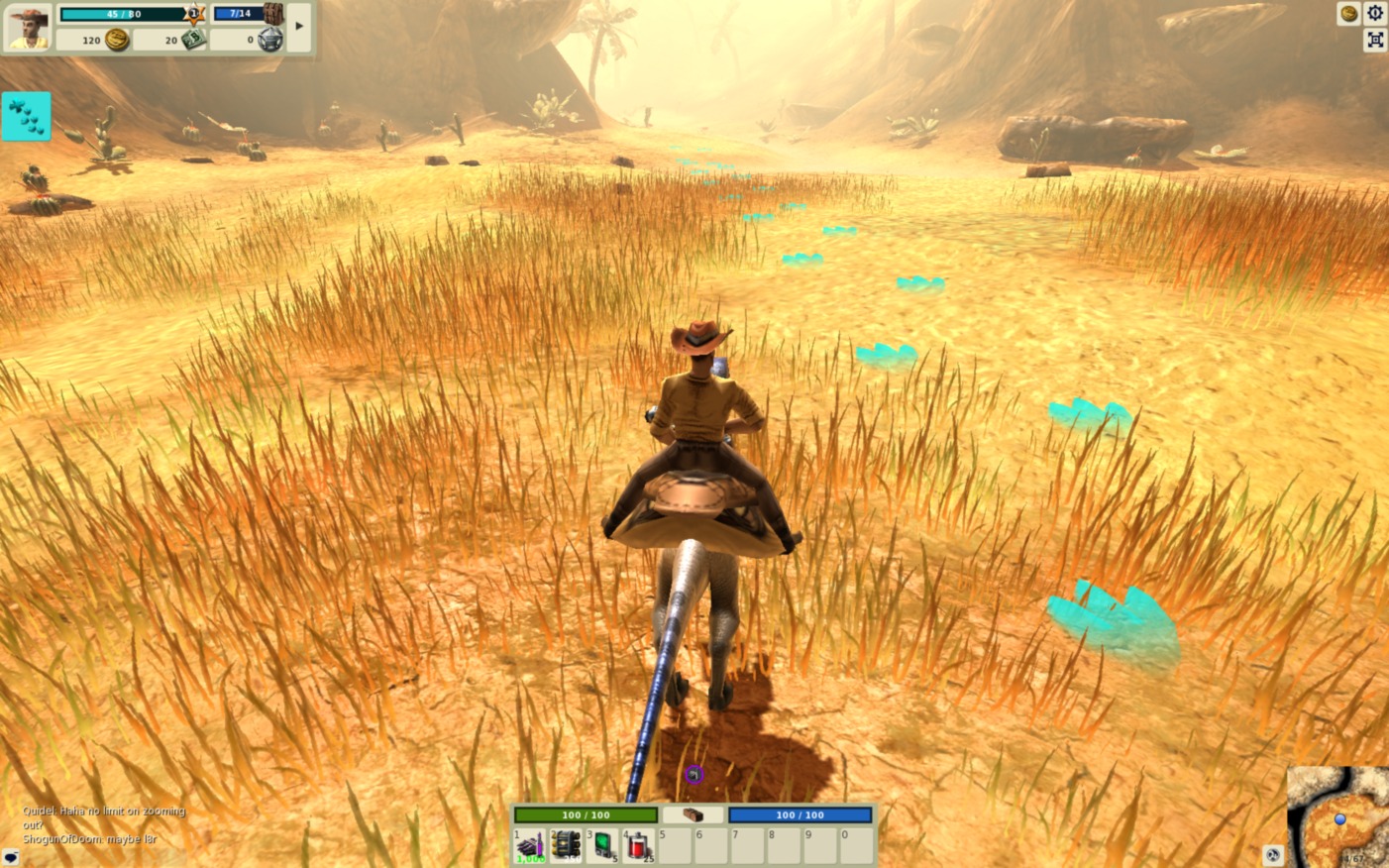
Task: Select the energy cell pack in slot 2
Action: 567,845
